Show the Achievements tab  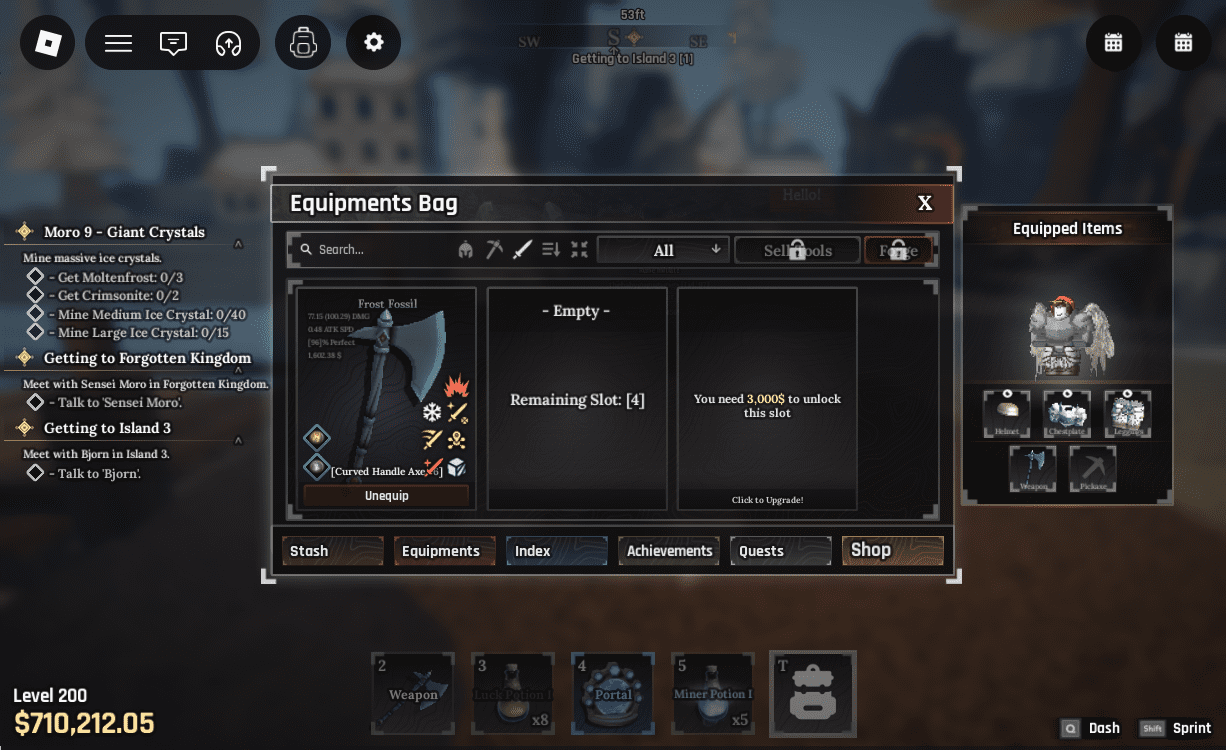point(668,551)
